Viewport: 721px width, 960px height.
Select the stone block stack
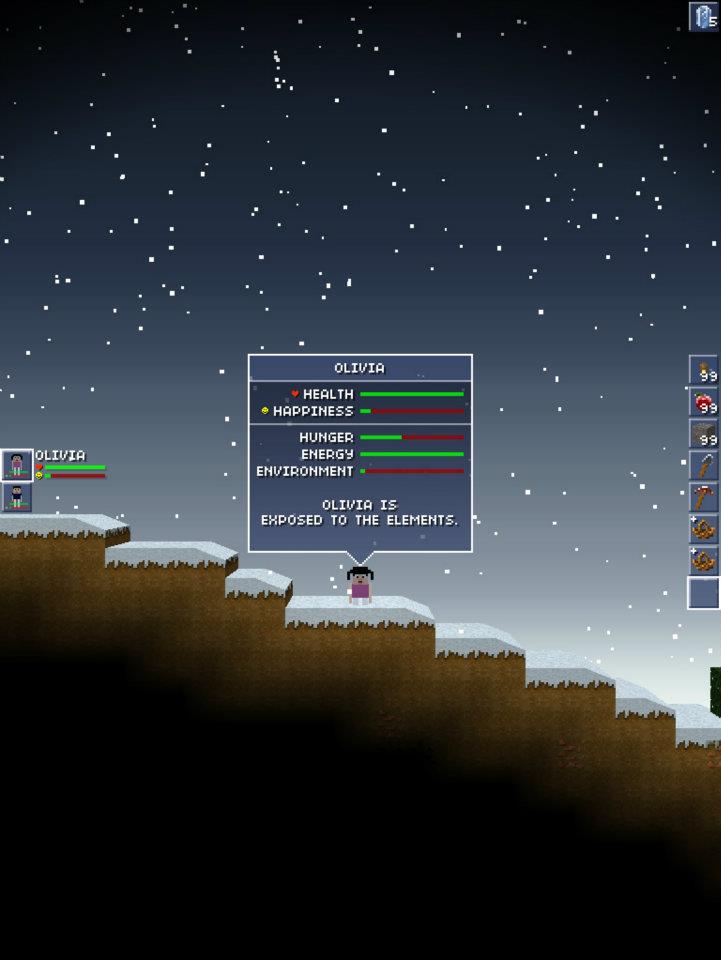pyautogui.click(x=704, y=434)
